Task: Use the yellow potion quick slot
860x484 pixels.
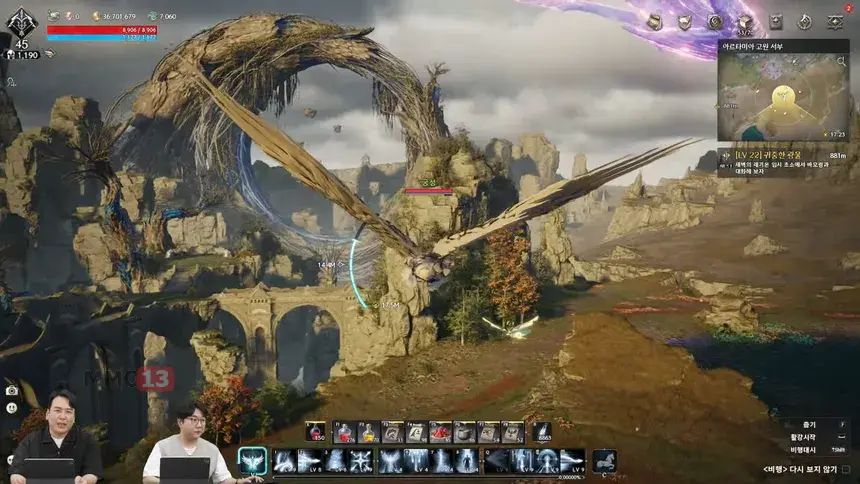Action: pyautogui.click(x=368, y=432)
